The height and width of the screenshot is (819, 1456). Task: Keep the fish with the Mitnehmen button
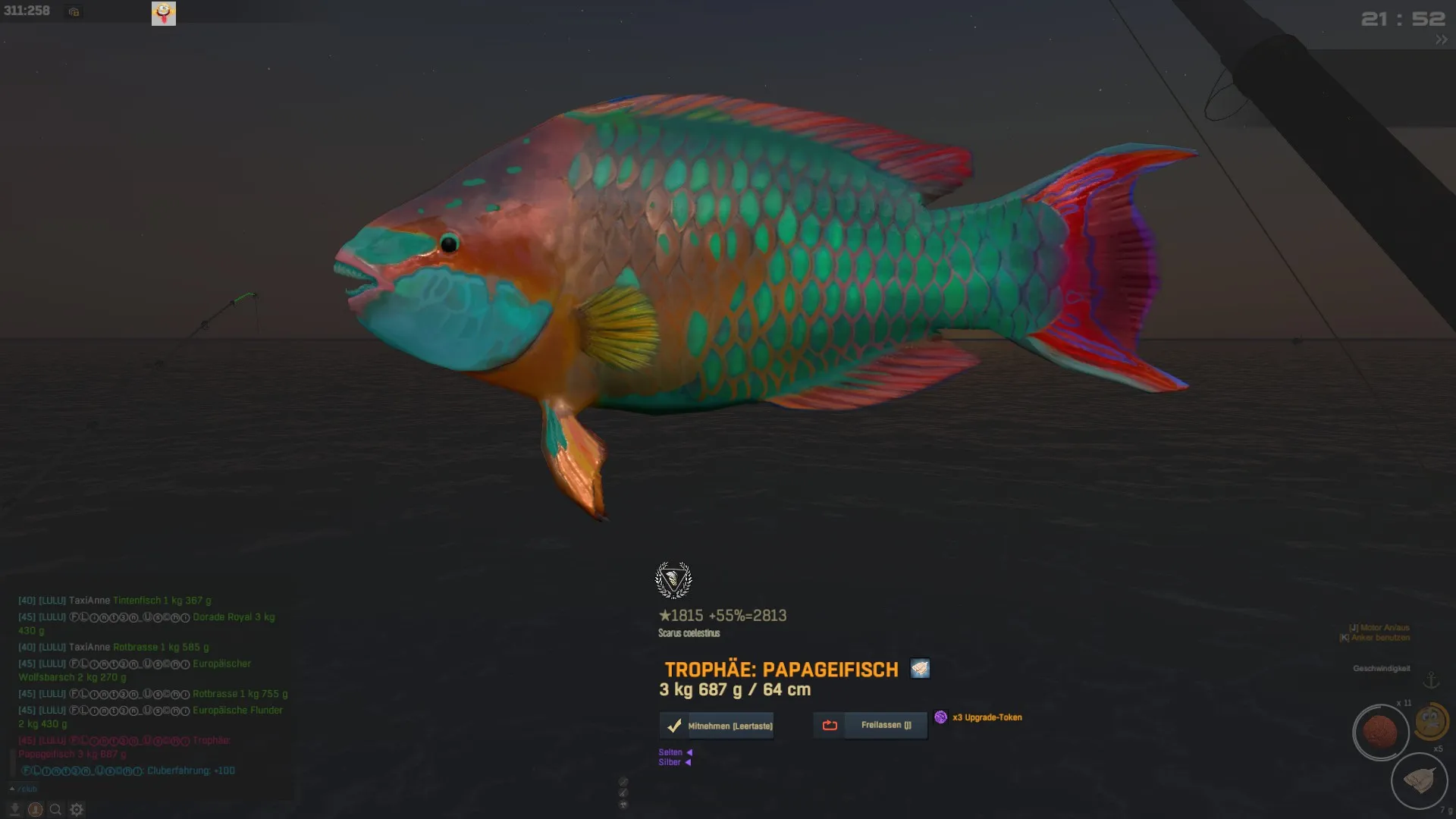(x=717, y=726)
